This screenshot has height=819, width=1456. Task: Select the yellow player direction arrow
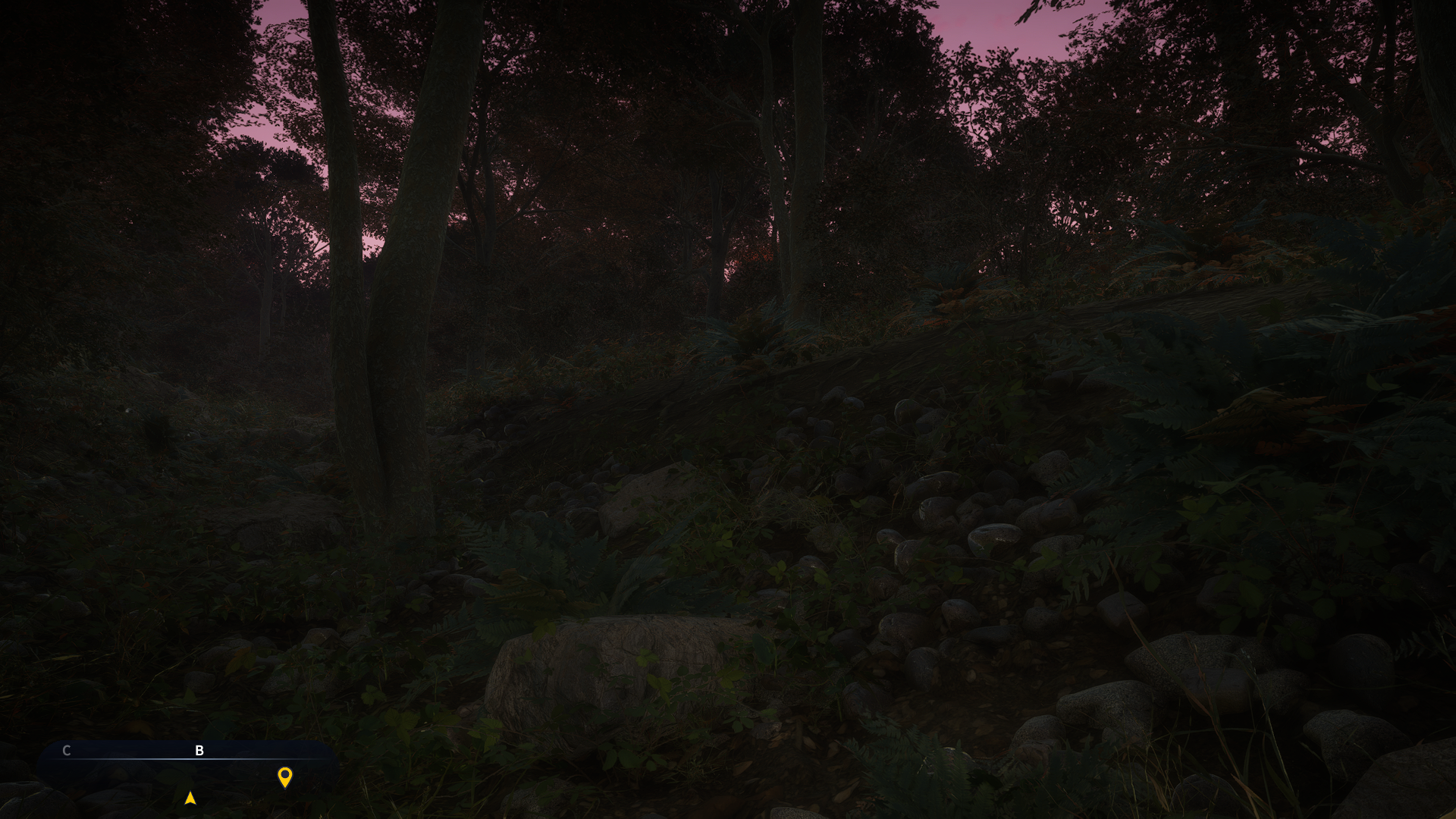(190, 798)
